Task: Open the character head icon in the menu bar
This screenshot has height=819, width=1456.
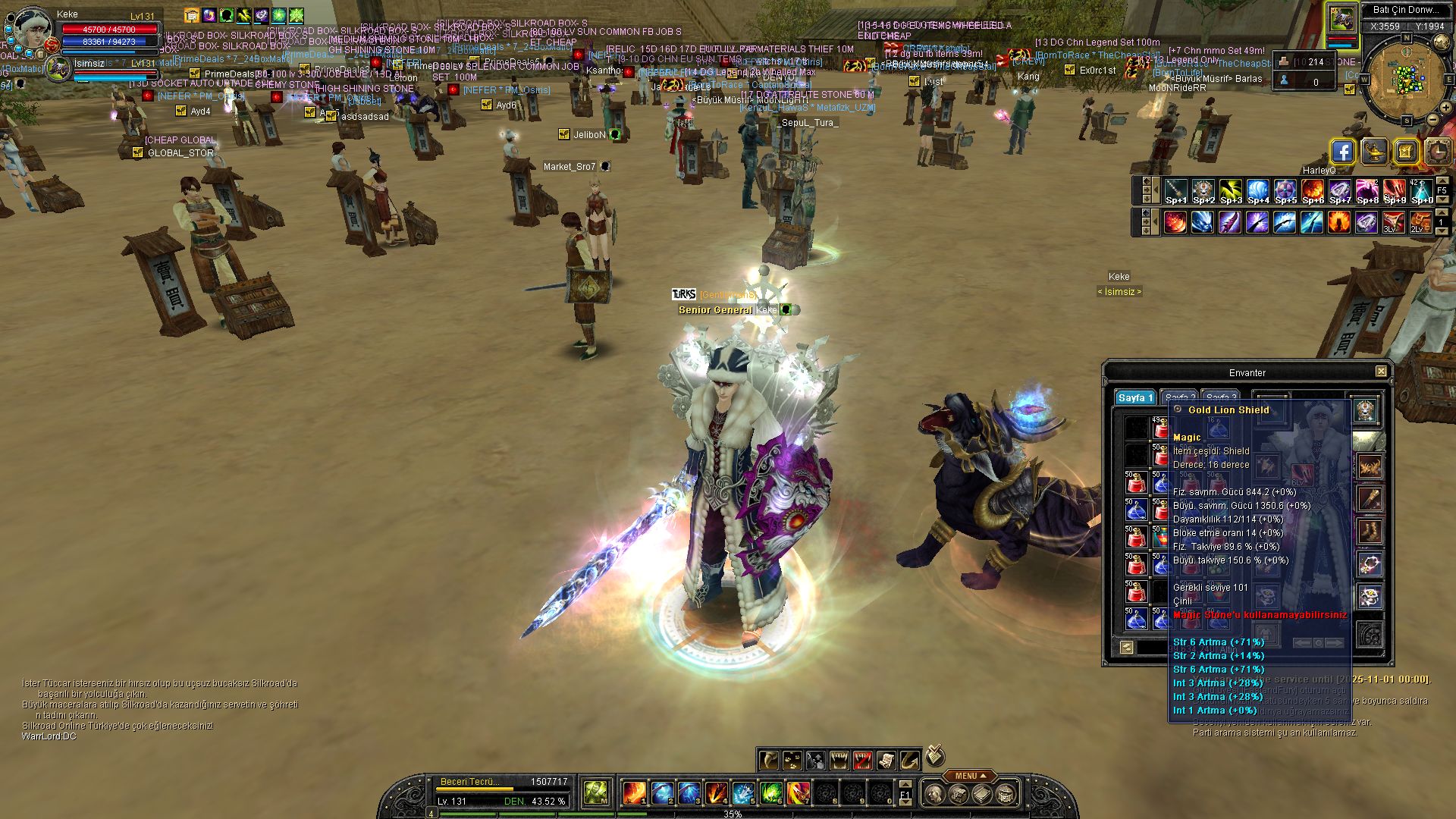Action: 936,794
